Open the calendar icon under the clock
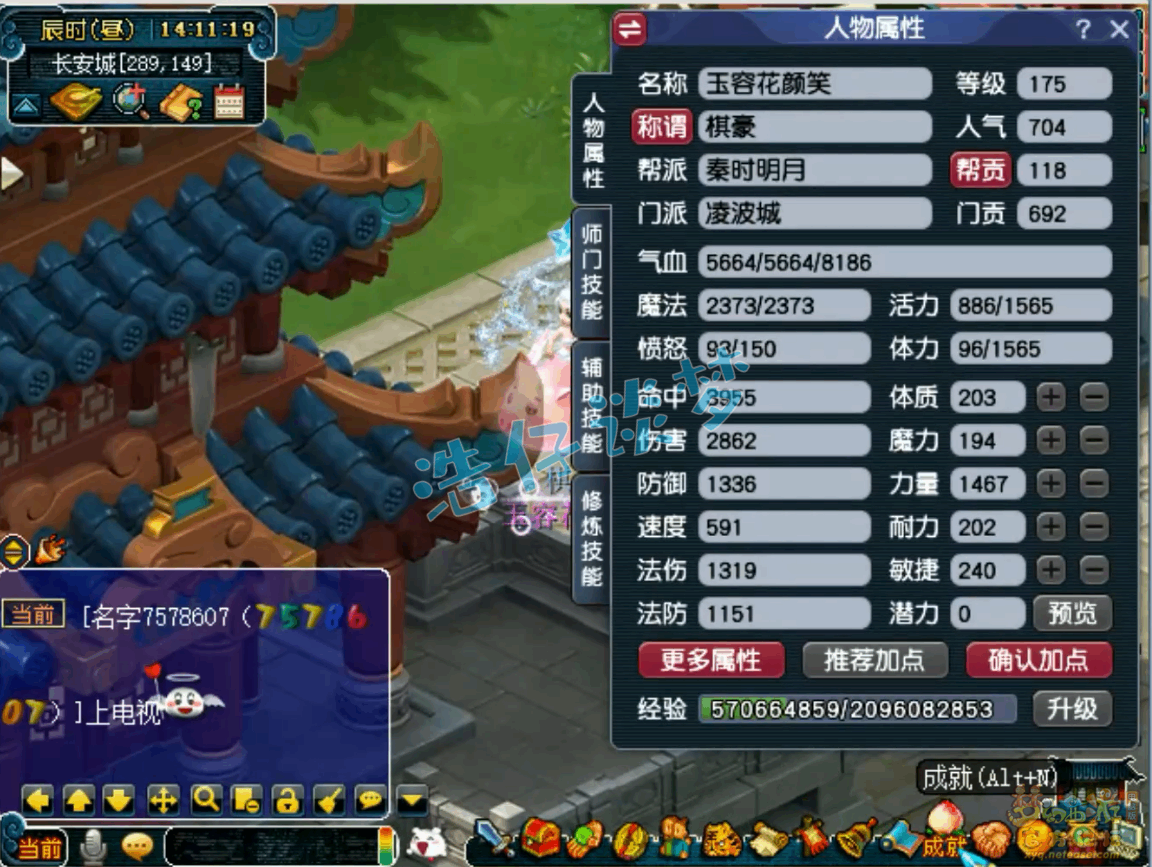Screen dimensions: 1152x867 [x=230, y=102]
